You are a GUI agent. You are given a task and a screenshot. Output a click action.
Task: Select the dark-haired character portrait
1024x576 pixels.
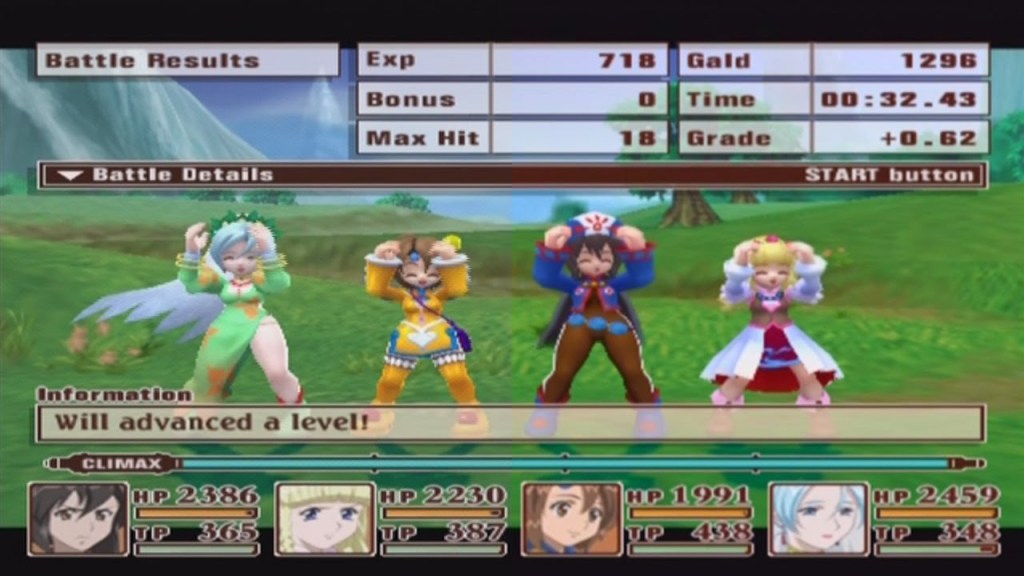pos(79,518)
